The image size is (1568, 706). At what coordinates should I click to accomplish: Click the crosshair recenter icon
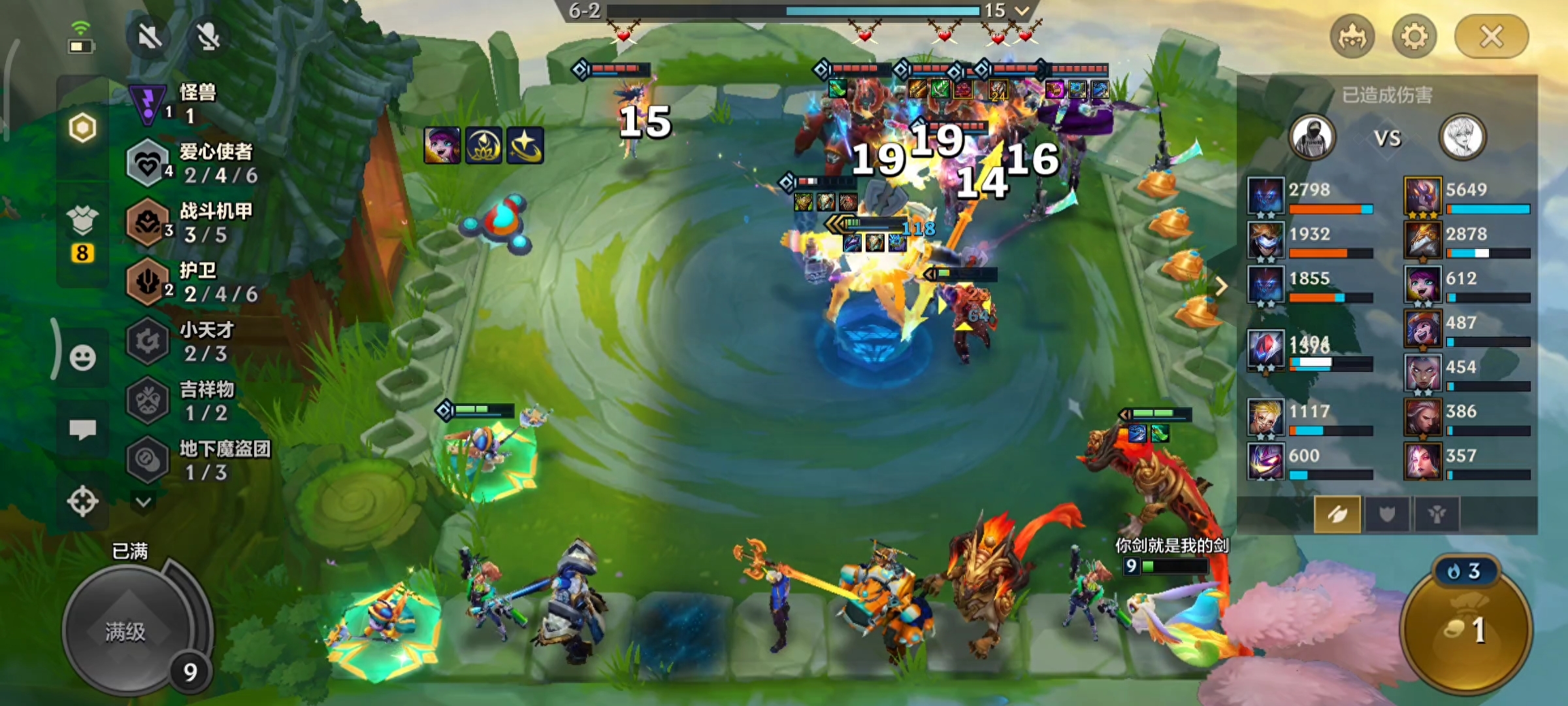82,501
